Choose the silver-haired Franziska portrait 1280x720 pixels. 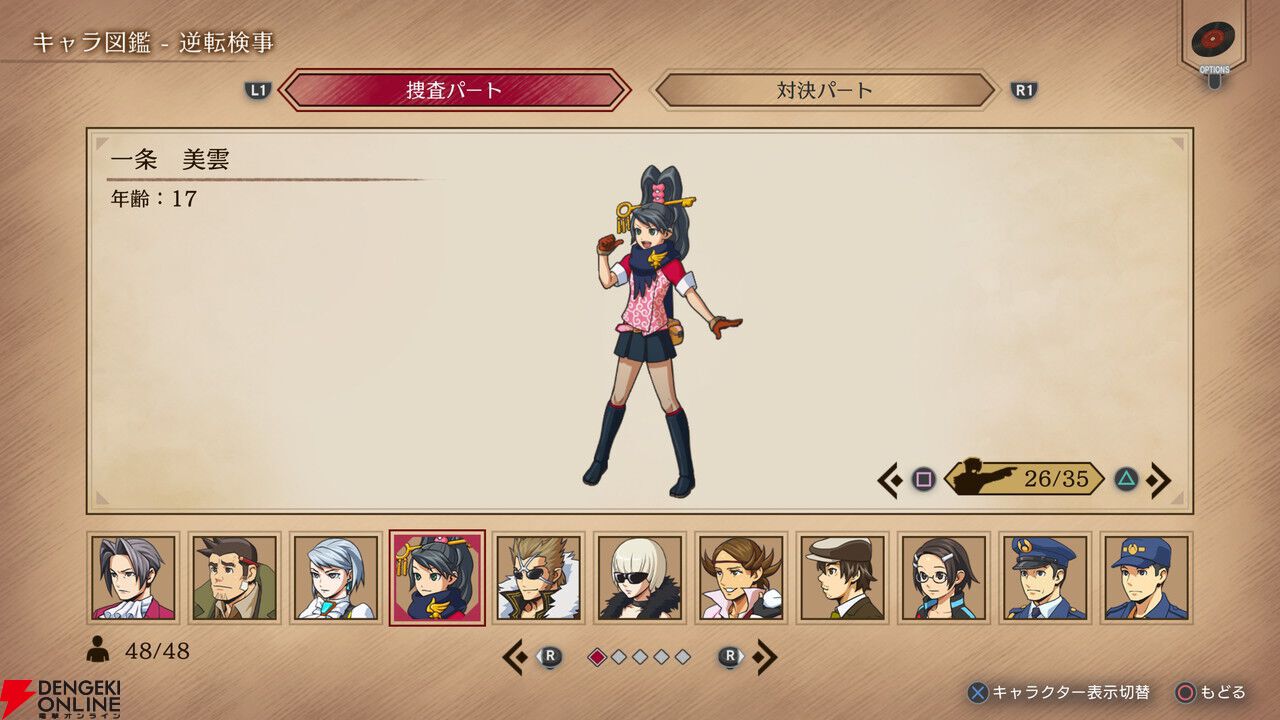tap(336, 578)
